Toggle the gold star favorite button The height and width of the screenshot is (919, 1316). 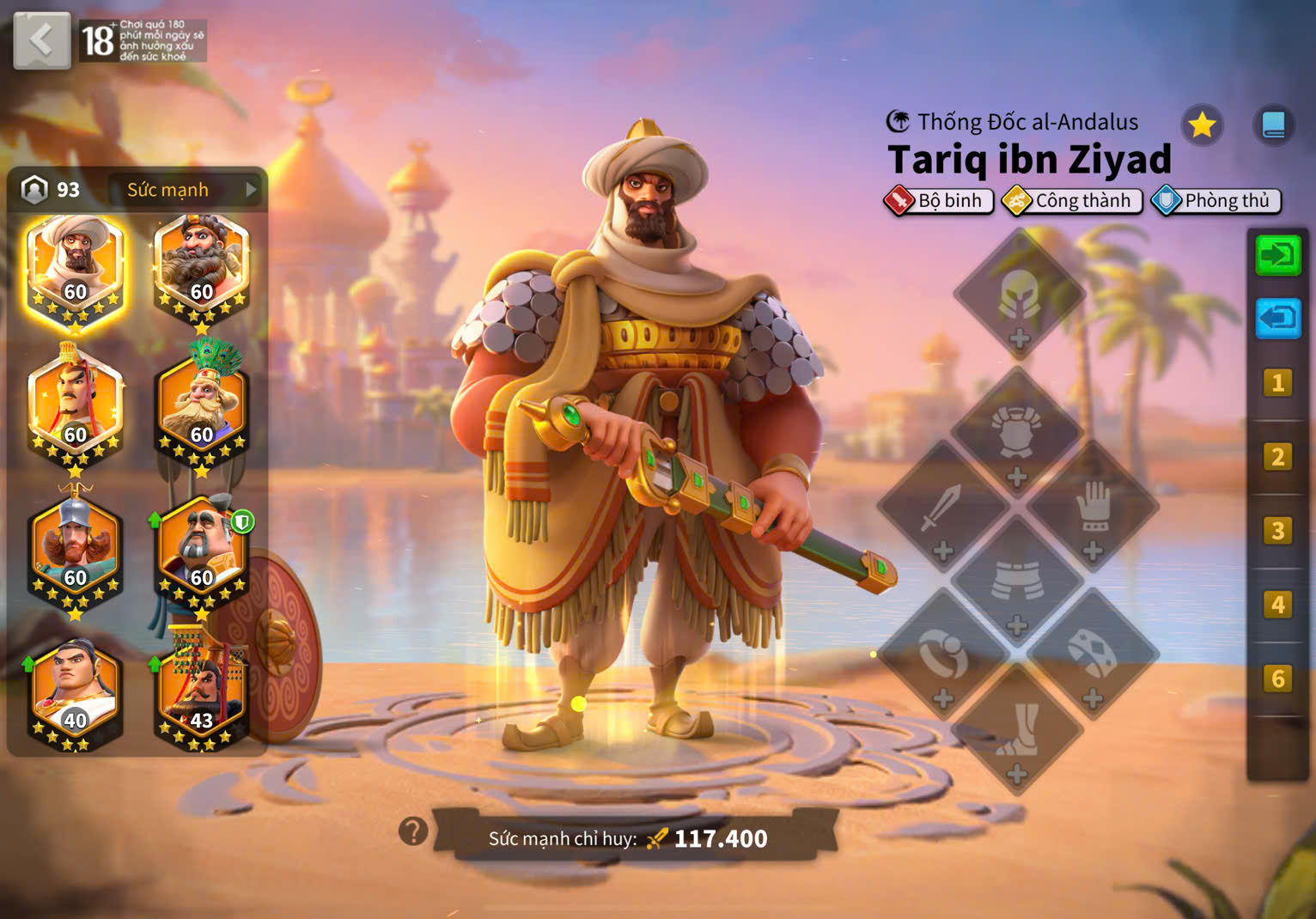click(x=1201, y=125)
